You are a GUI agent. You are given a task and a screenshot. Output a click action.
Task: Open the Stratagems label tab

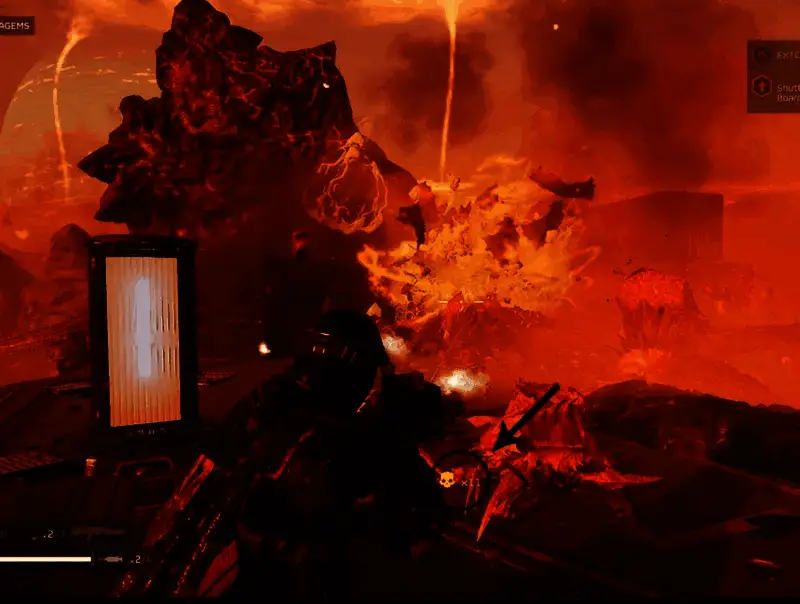point(16,25)
